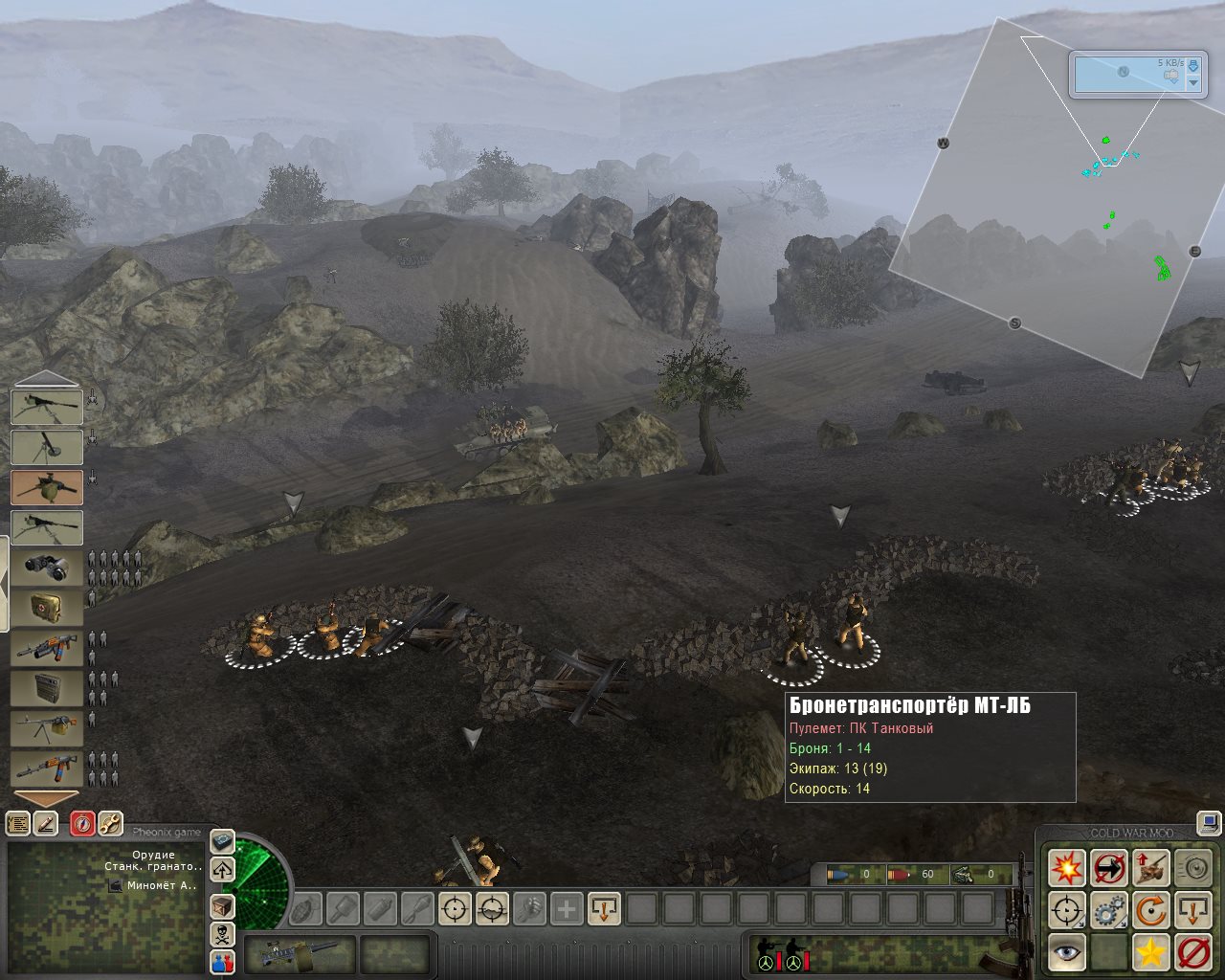
Task: Click the gold star command
Action: click(x=1150, y=952)
